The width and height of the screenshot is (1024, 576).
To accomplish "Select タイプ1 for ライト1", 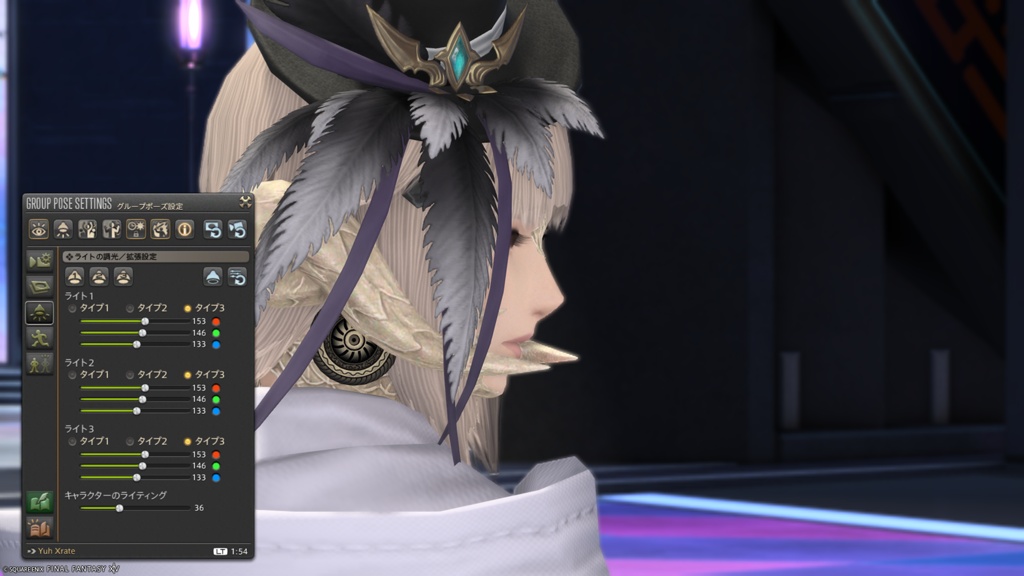I will [x=72, y=308].
